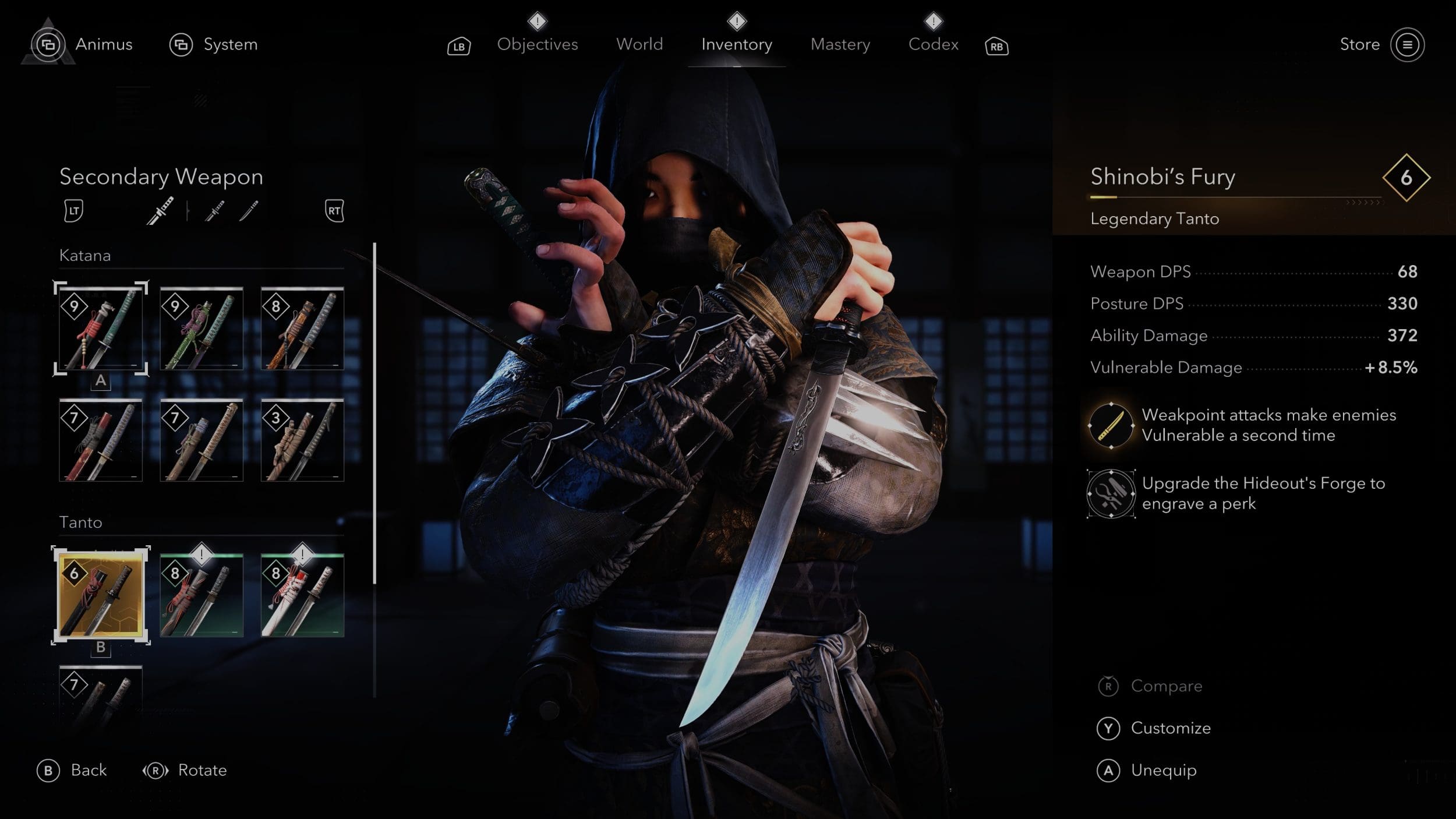The image size is (1456, 819).
Task: Select the level 7 tanto slot
Action: 101,696
